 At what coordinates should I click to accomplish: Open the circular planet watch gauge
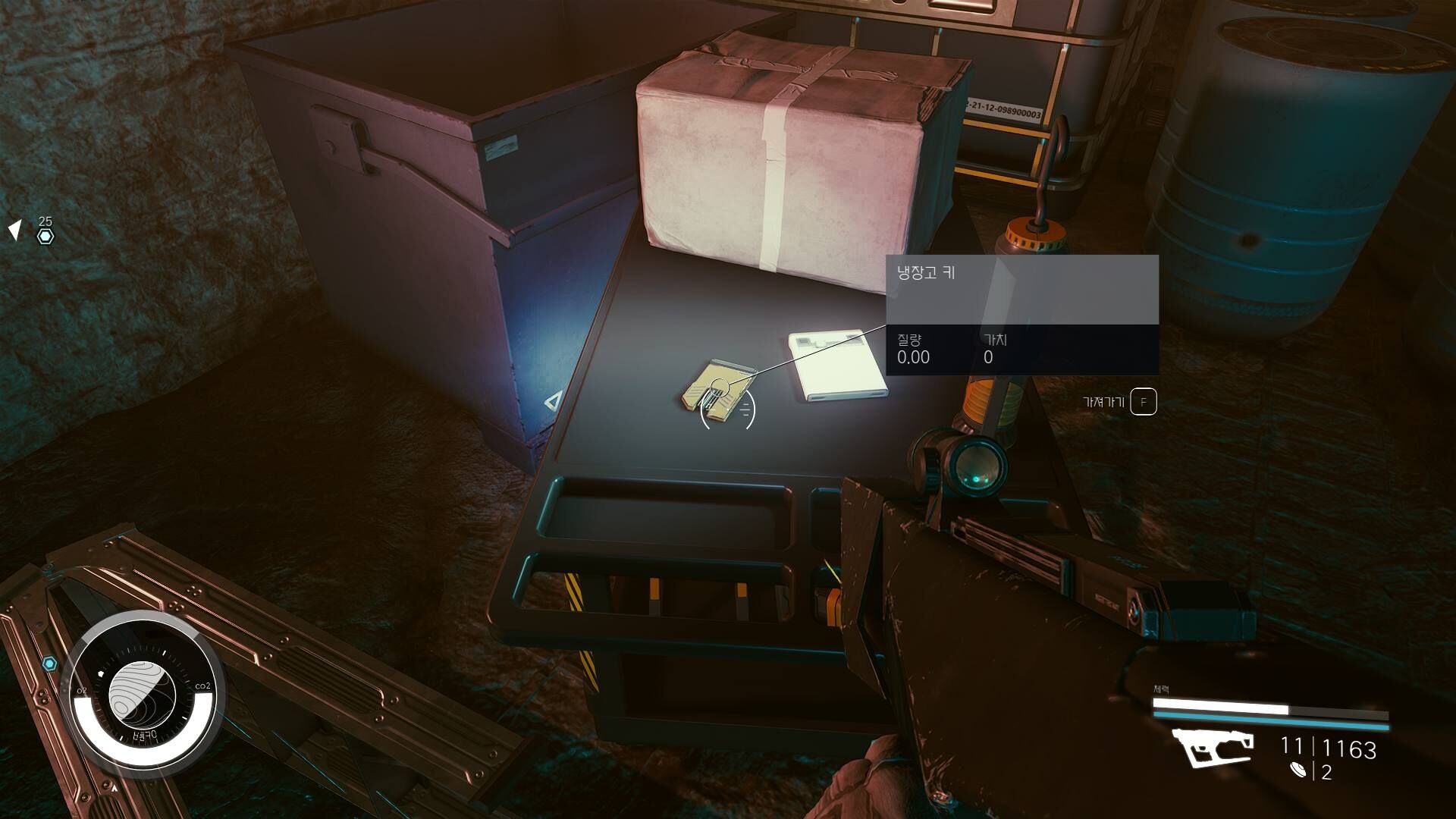click(x=143, y=692)
